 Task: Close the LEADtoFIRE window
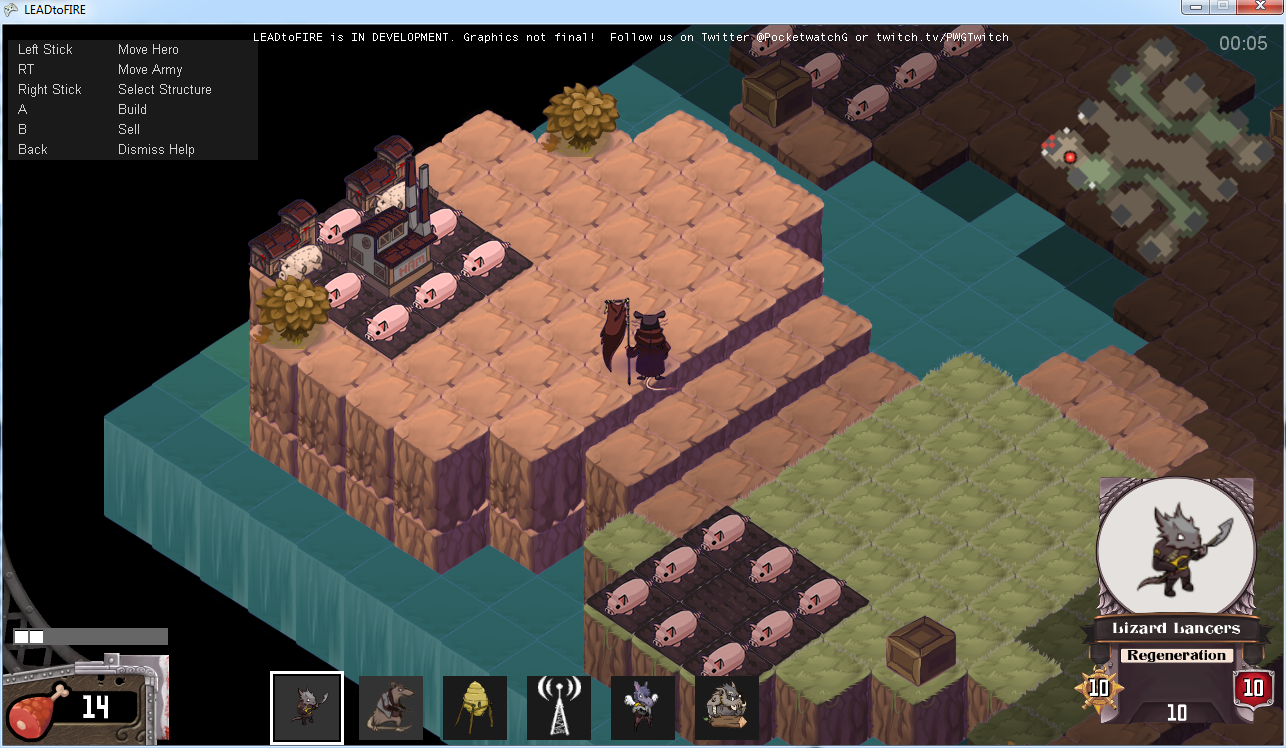1258,7
